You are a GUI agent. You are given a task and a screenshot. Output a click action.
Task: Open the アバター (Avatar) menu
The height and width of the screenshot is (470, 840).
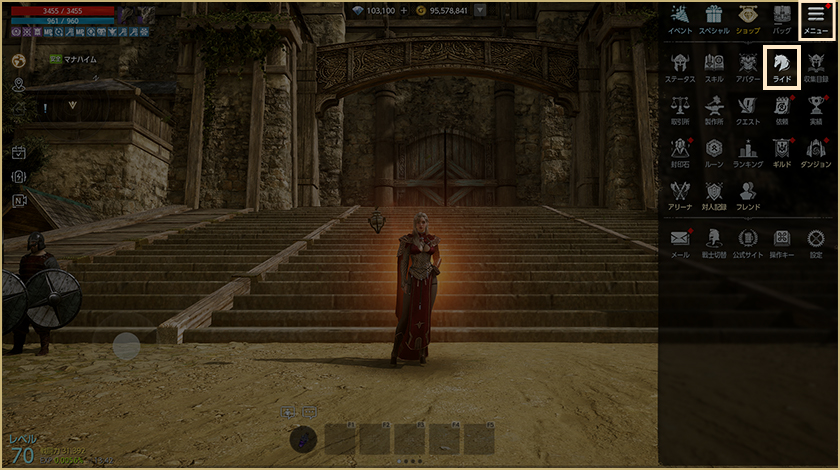[748, 66]
